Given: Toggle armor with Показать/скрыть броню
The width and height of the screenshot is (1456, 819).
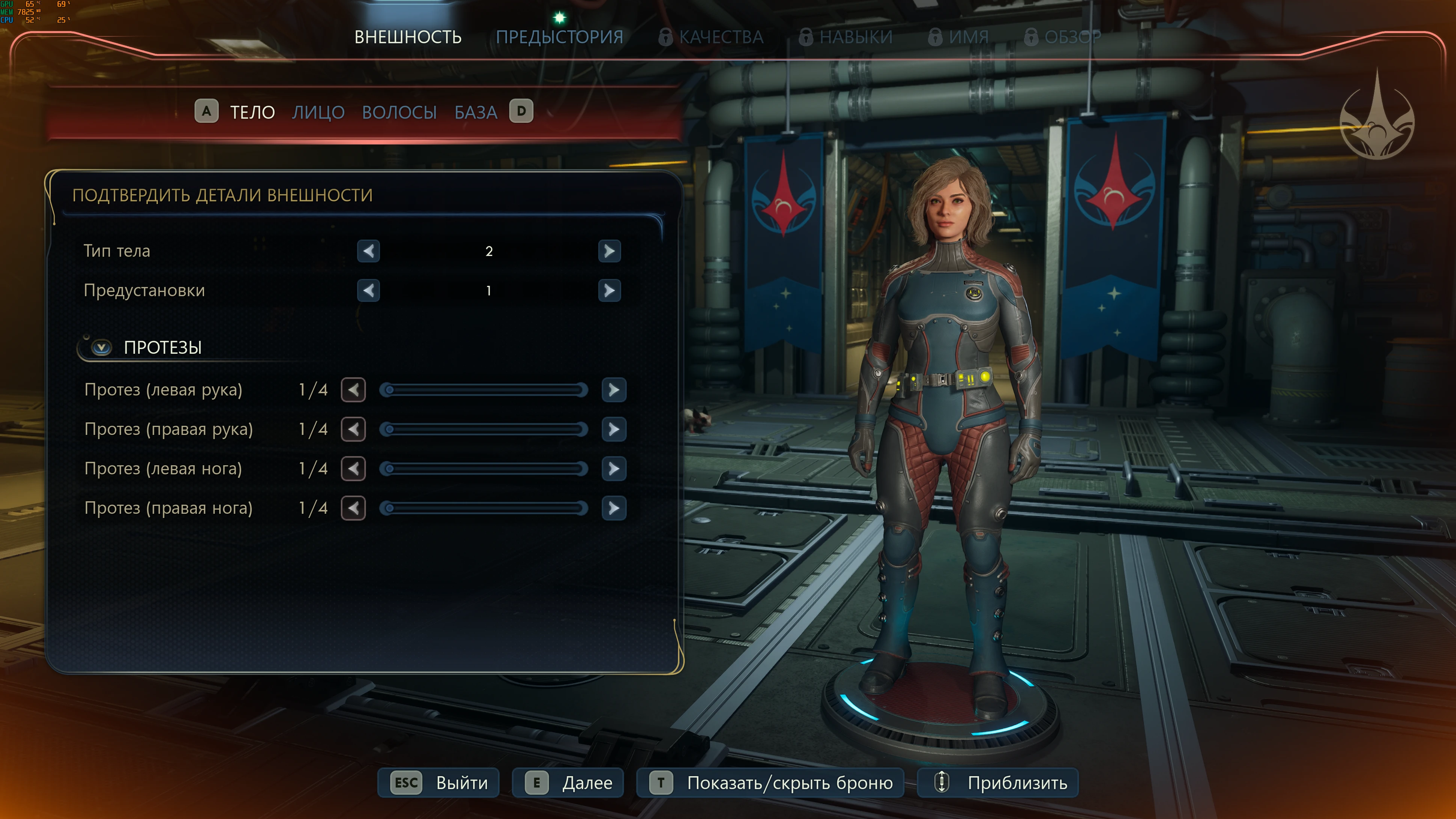Looking at the screenshot, I should (770, 783).
